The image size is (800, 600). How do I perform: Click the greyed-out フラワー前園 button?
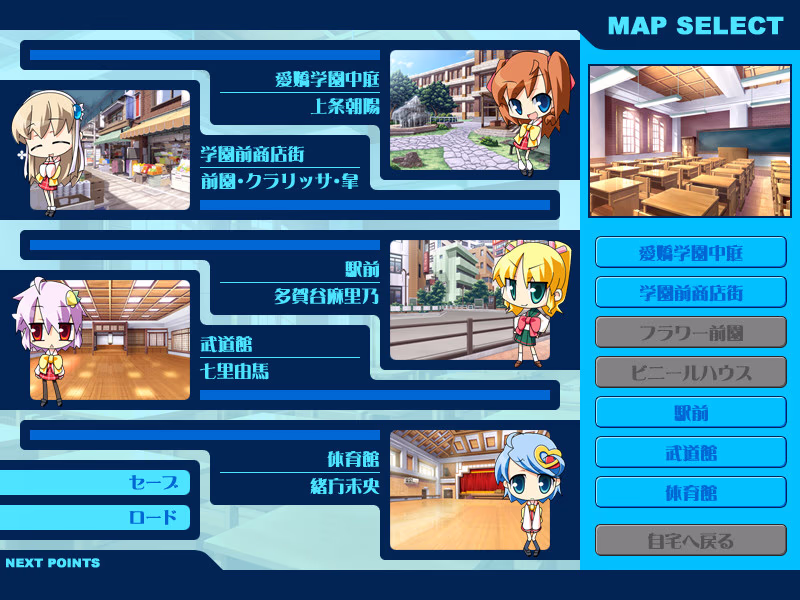click(x=690, y=332)
